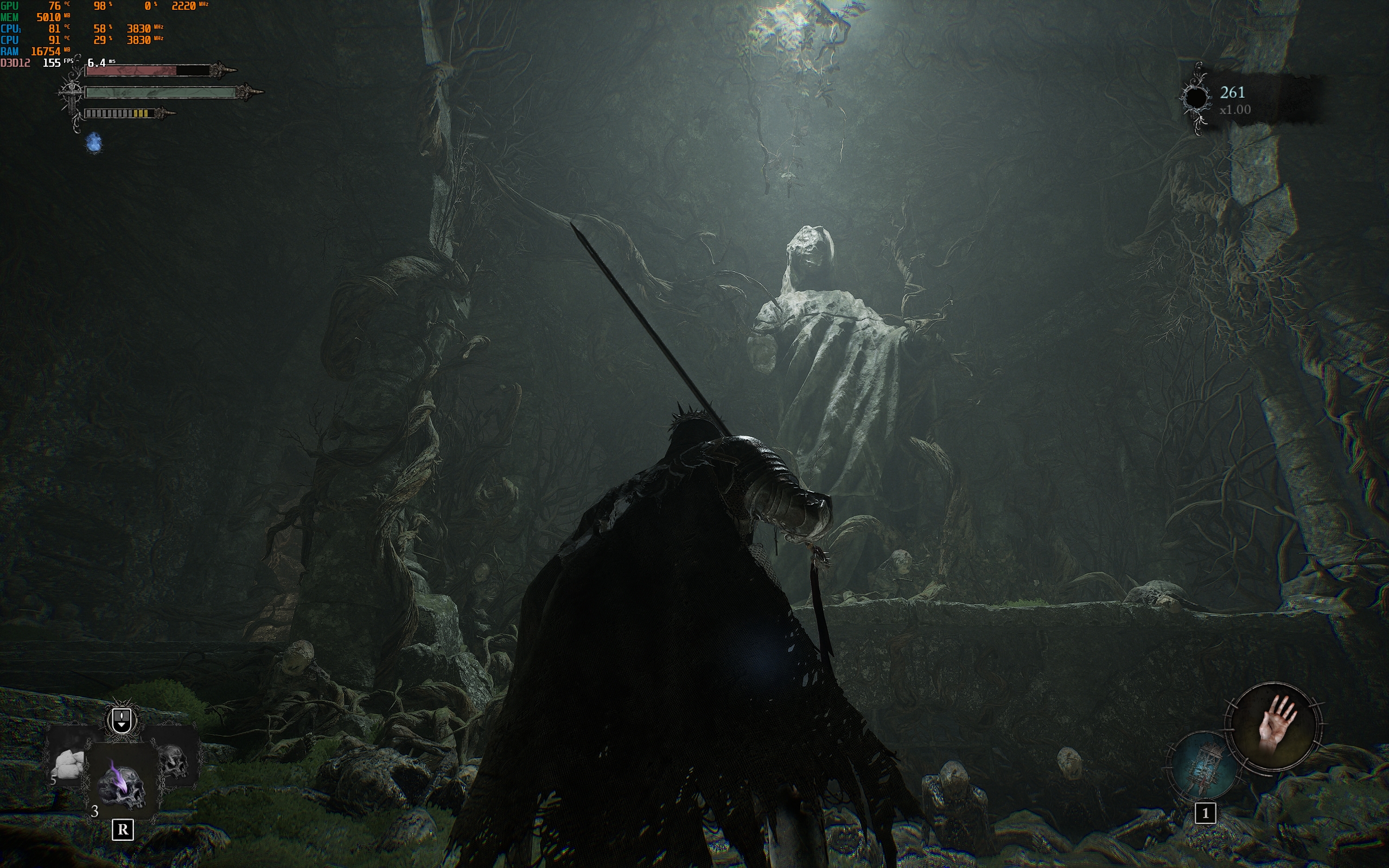The width and height of the screenshot is (1389, 868).
Task: Select the plain grey skull item slot
Action: (x=173, y=761)
